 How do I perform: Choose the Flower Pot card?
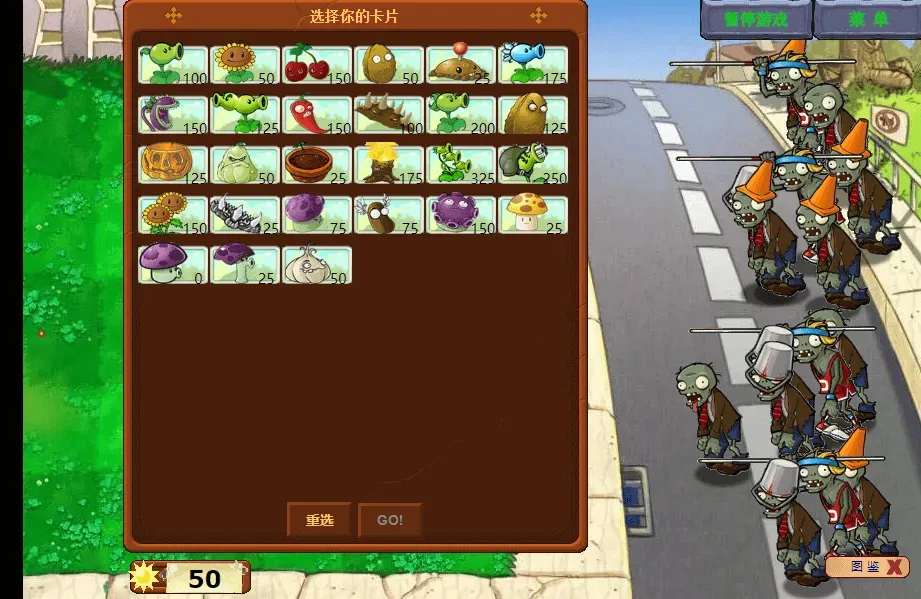pyautogui.click(x=317, y=165)
